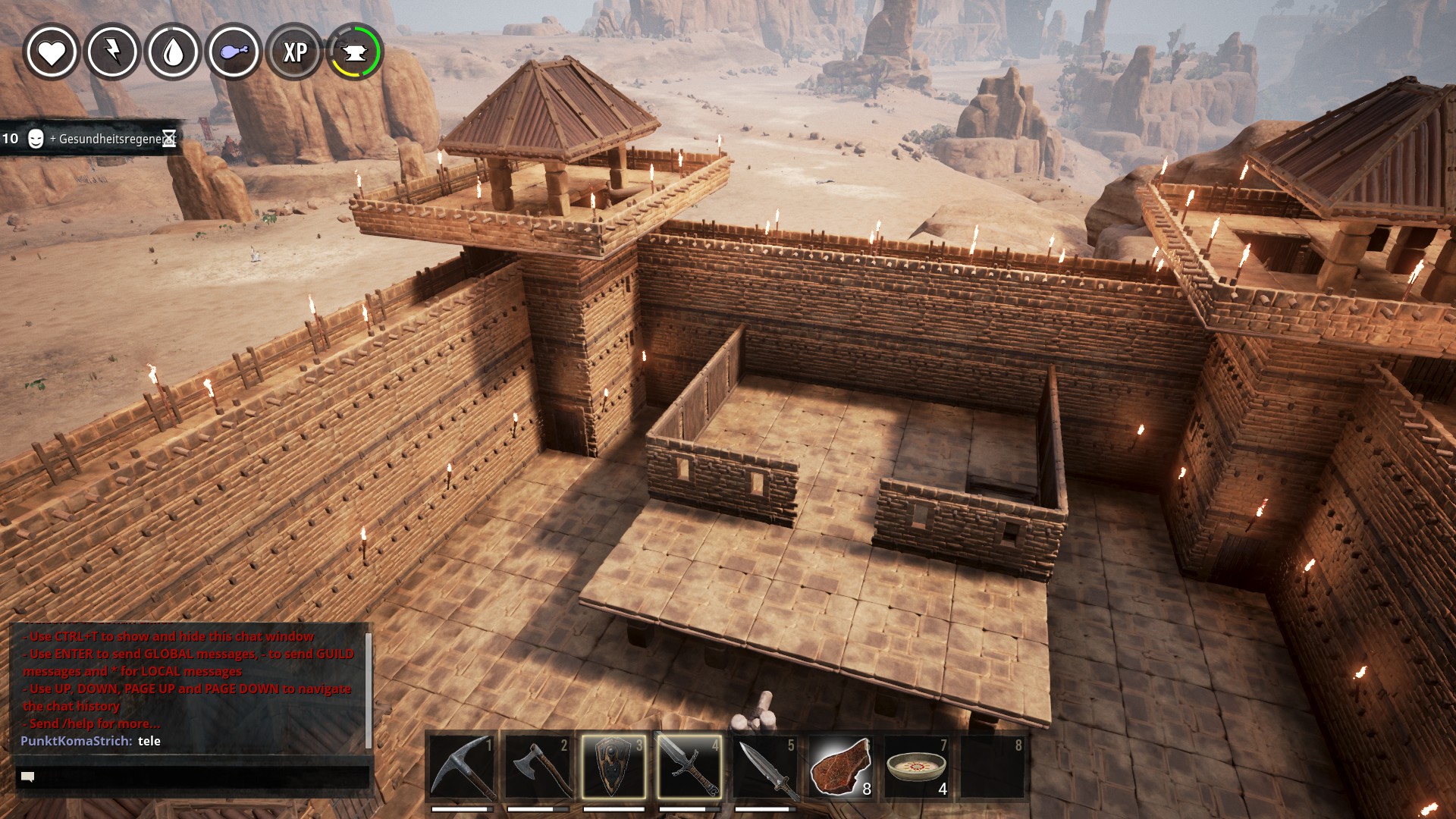Equip the sword in hotbar slot 4
Screen dimensions: 1456x819
[689, 767]
